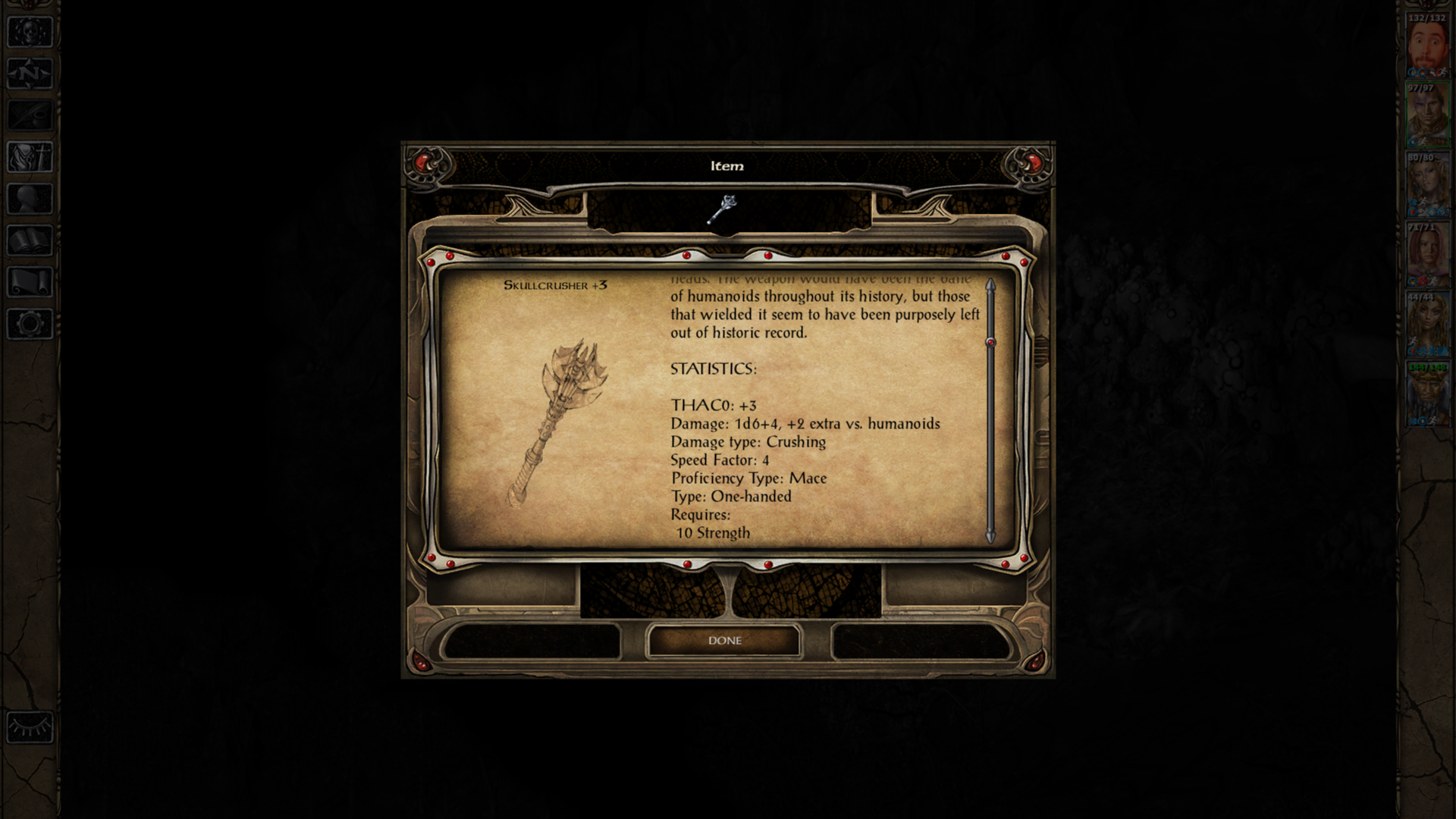
Task: Open the character record head icon
Action: [30, 199]
